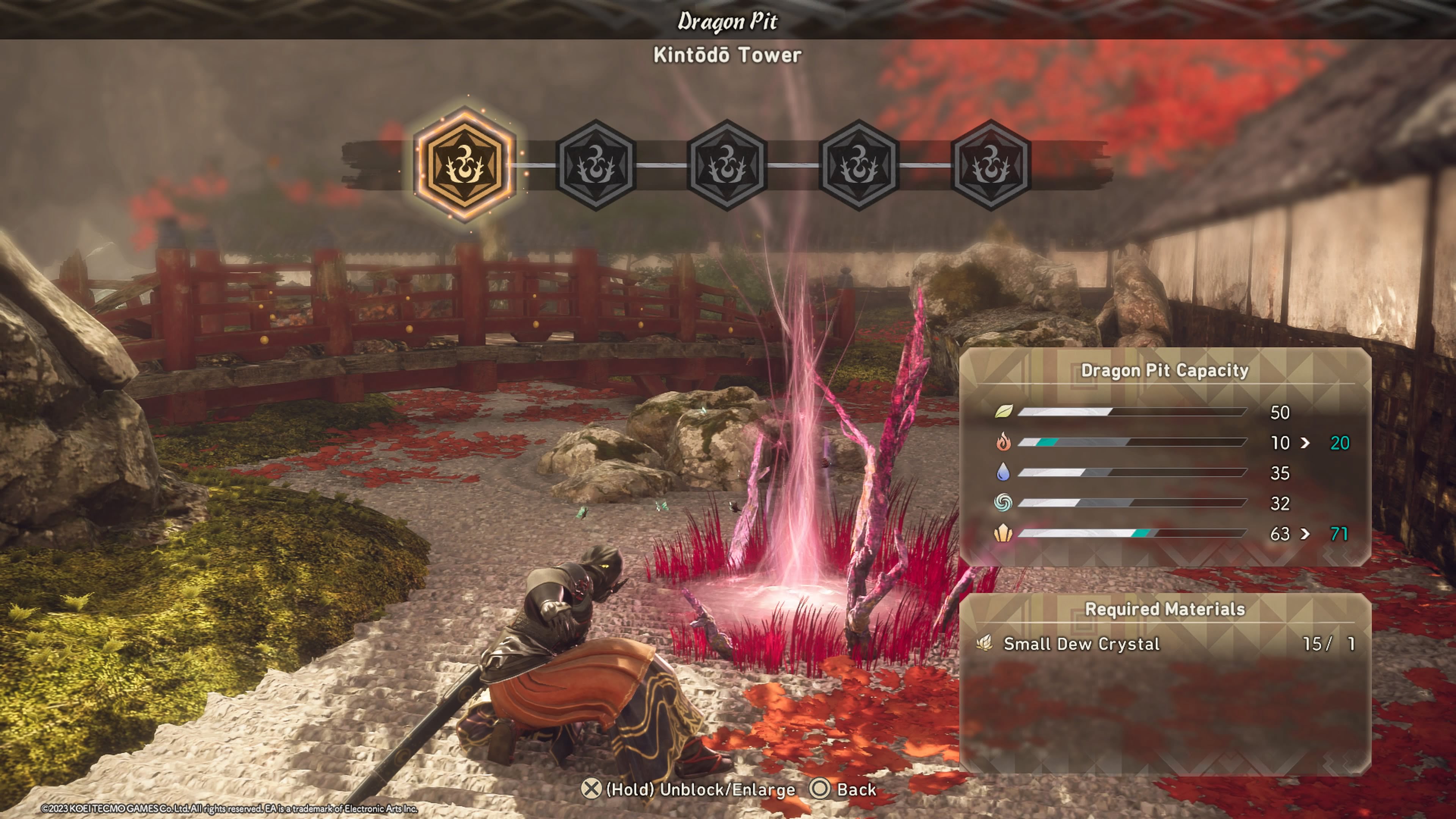Select the glowing gold dragon pit node
The width and height of the screenshot is (1456, 819).
[464, 165]
